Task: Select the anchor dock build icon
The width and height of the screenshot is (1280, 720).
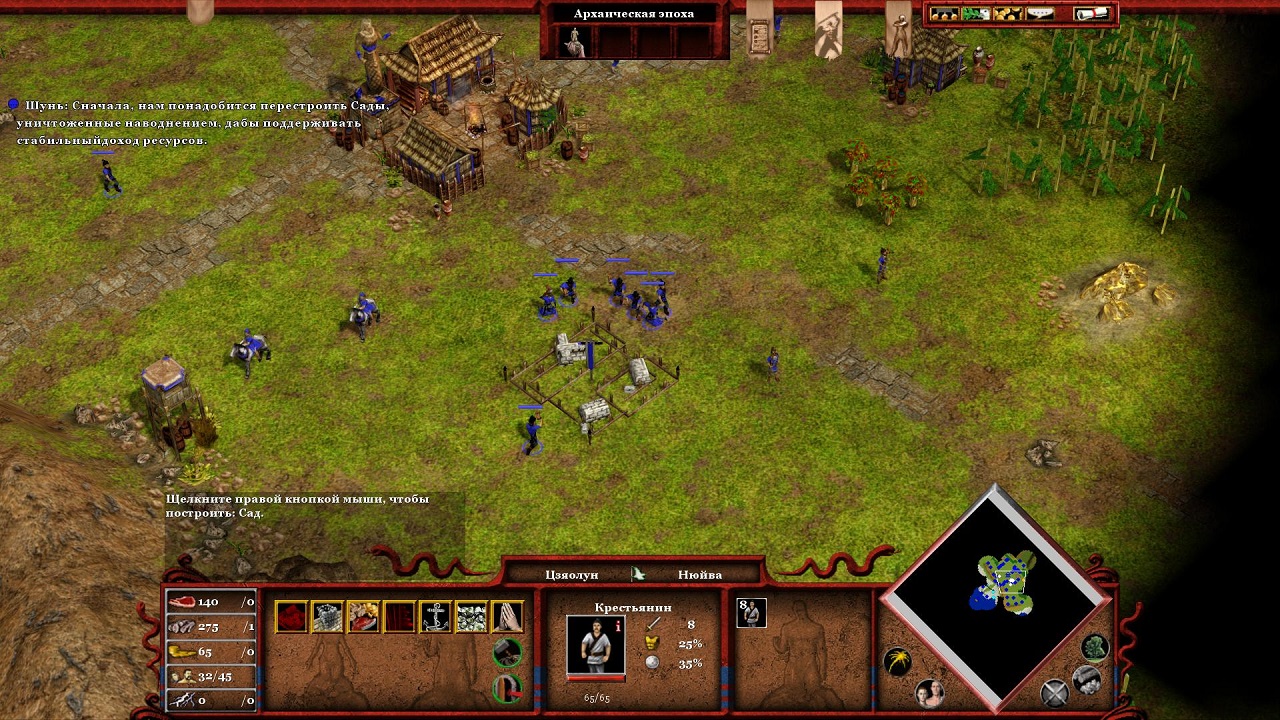Action: point(435,616)
